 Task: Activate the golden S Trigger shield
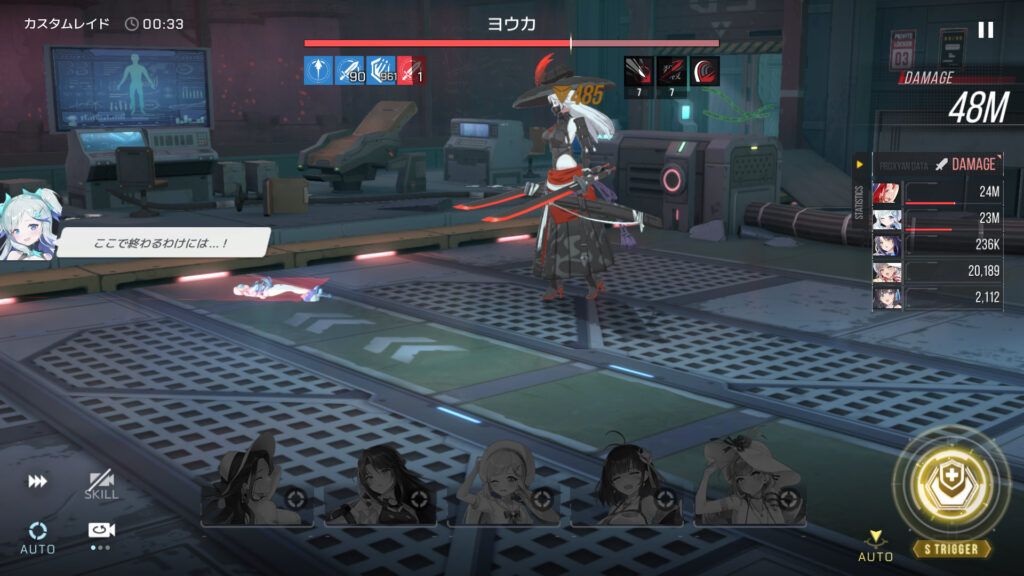click(x=951, y=487)
